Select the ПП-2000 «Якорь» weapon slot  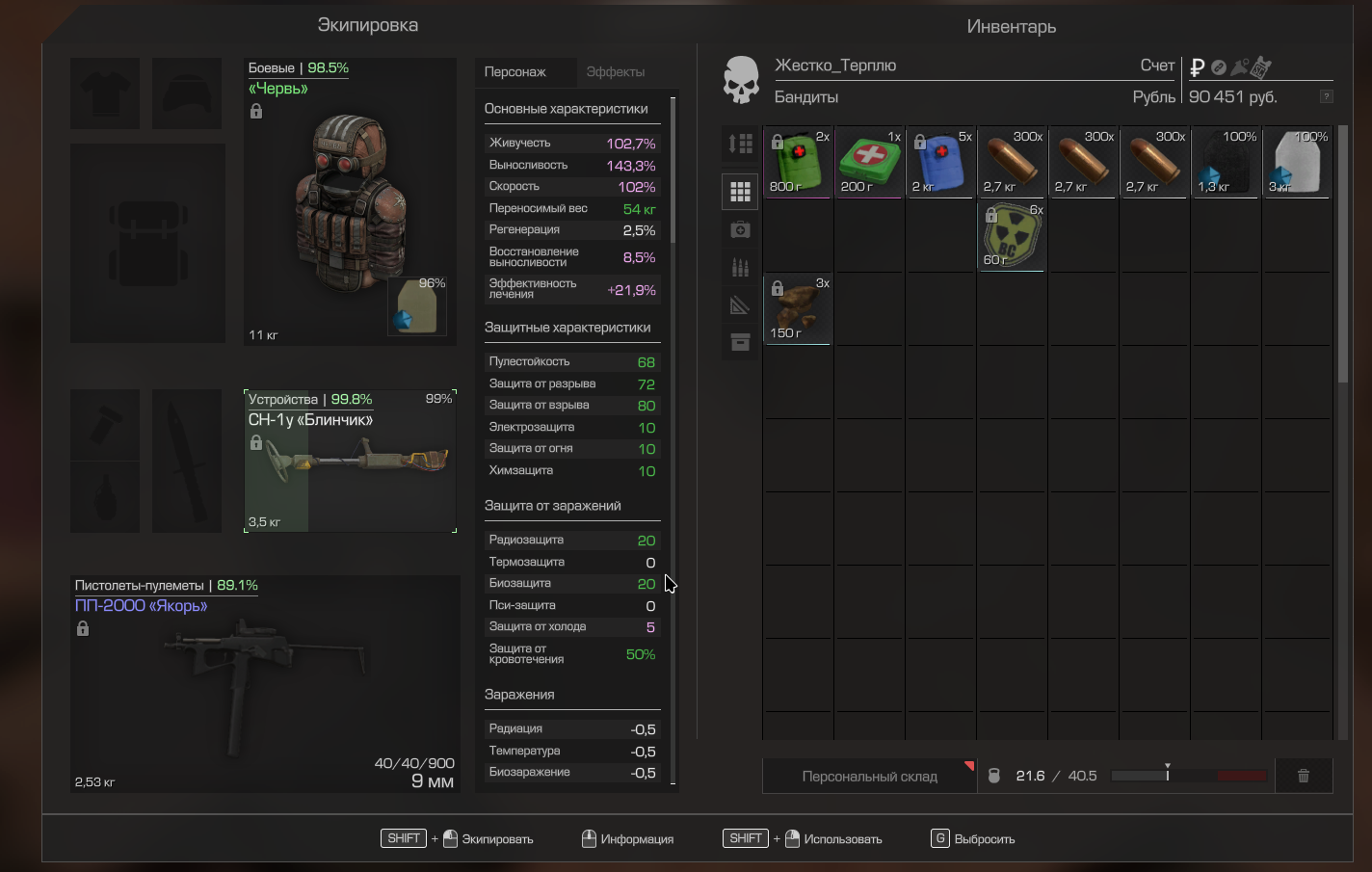click(x=265, y=684)
